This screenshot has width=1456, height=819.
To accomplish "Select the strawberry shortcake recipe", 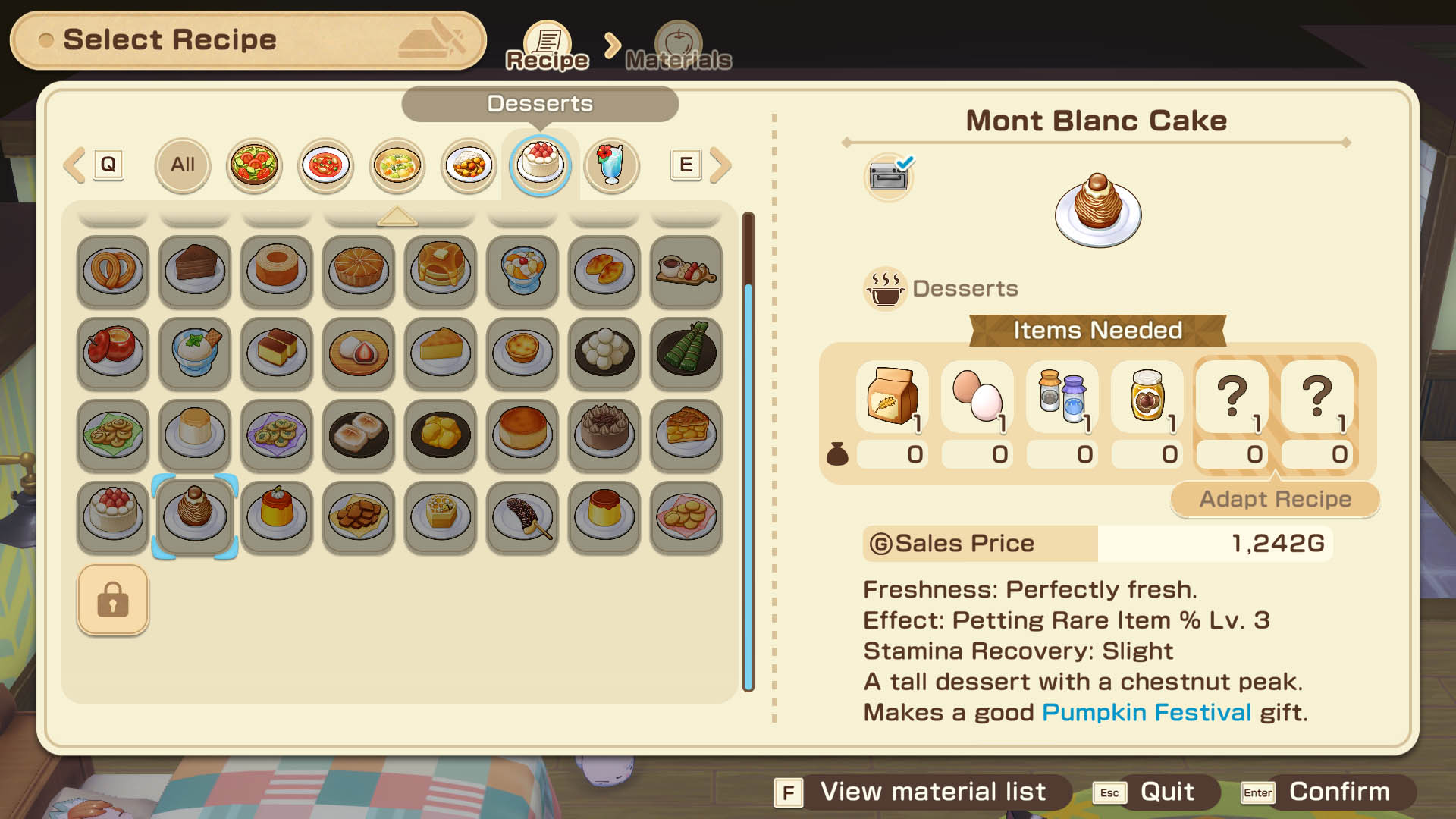I will point(113,516).
